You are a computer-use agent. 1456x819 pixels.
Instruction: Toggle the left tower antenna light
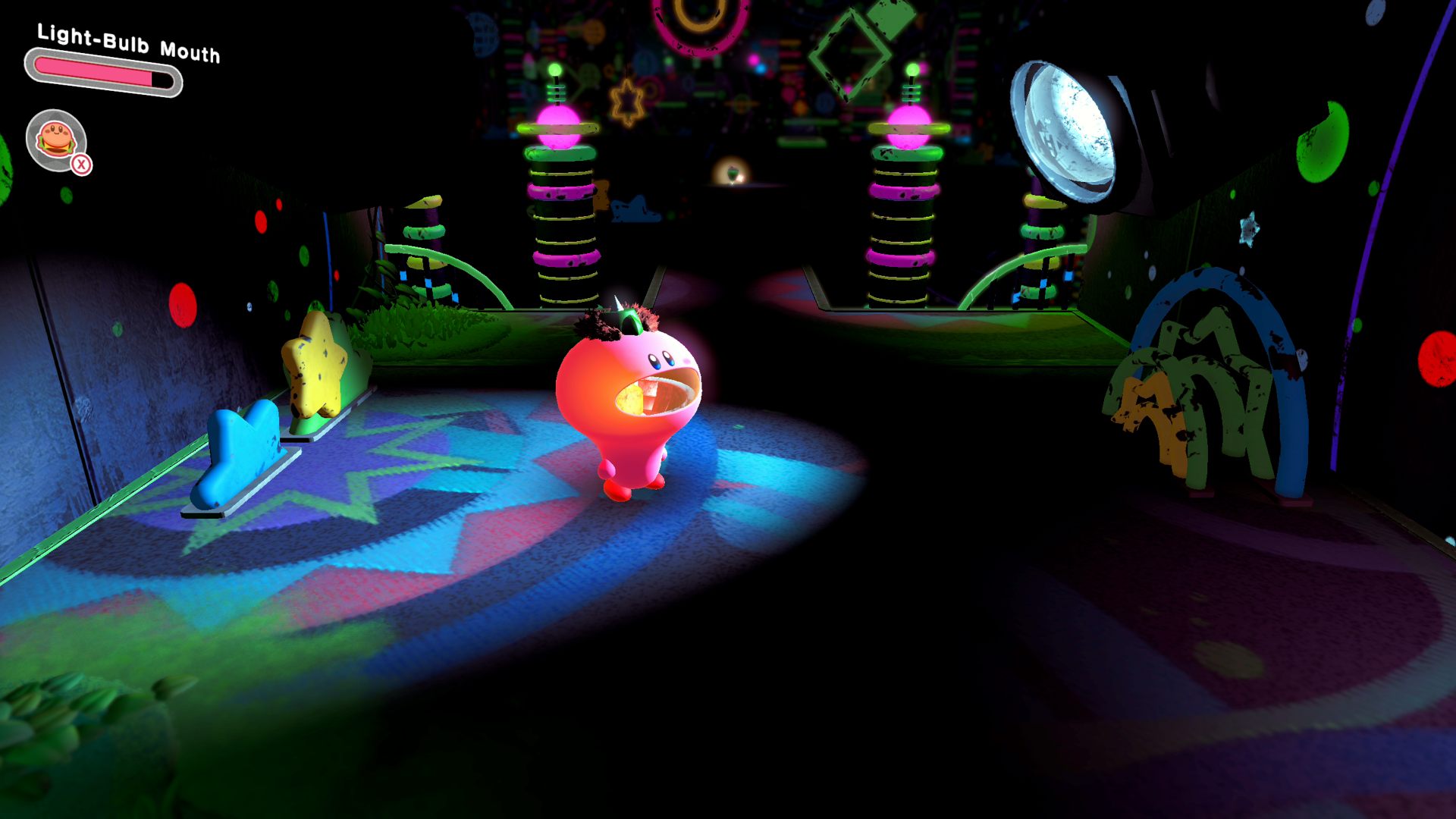click(556, 71)
